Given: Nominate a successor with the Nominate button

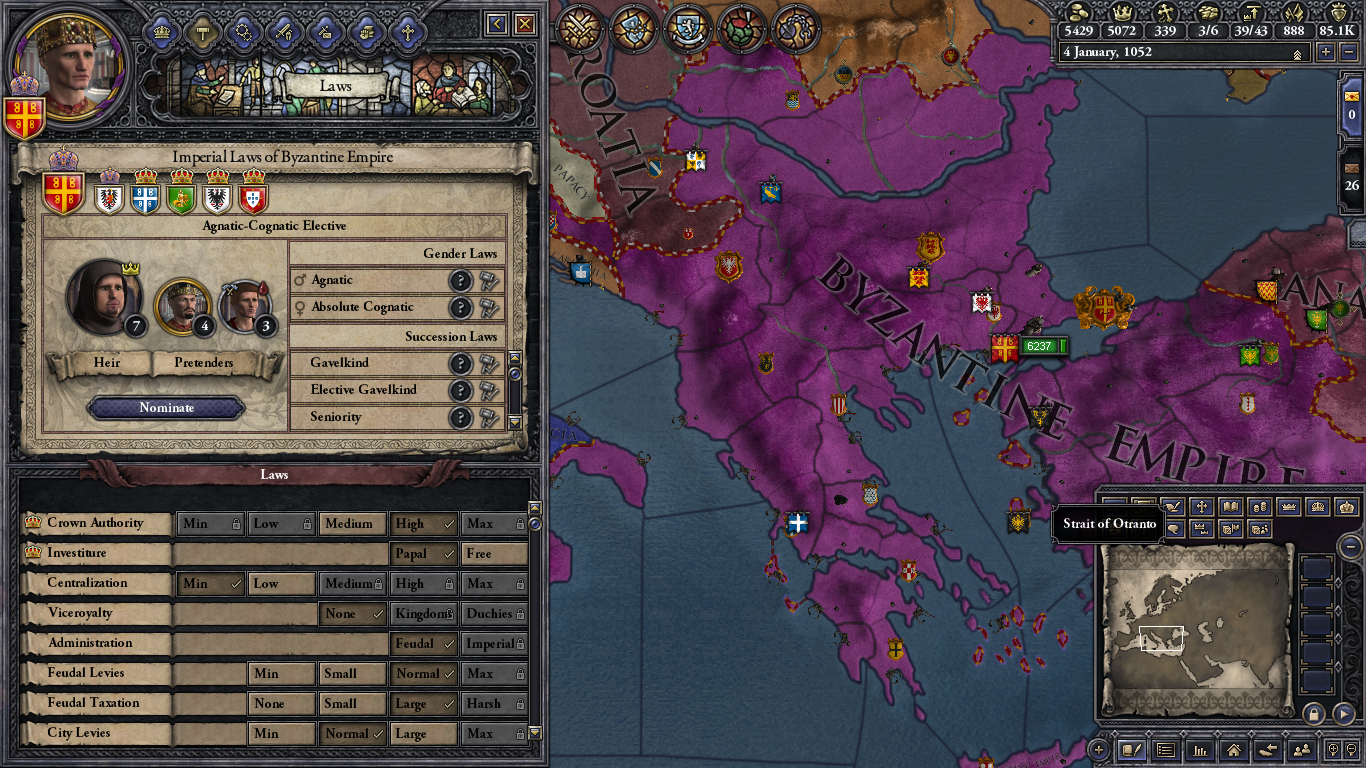Looking at the screenshot, I should coord(166,408).
